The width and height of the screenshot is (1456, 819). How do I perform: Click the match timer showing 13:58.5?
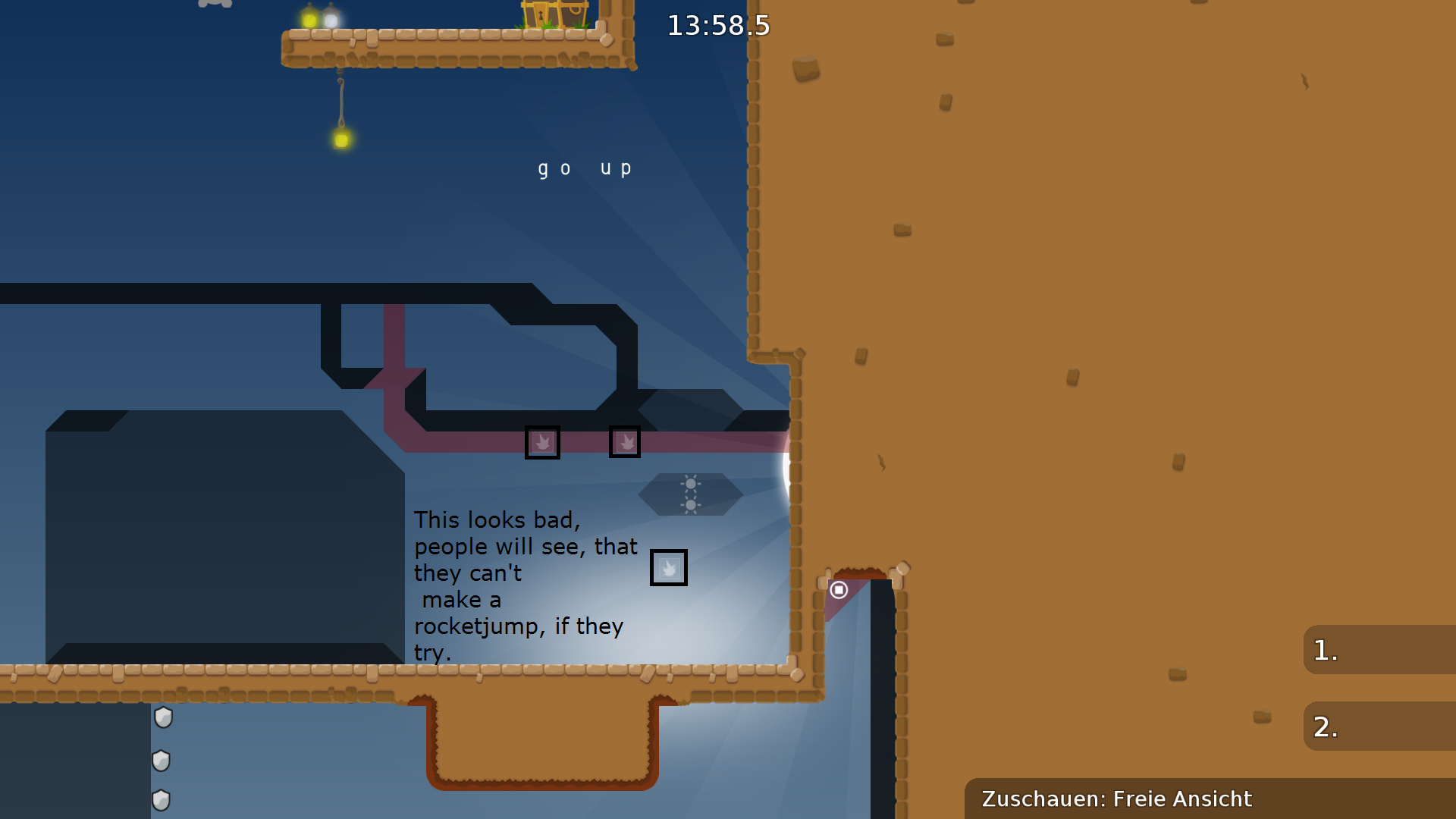[x=717, y=26]
